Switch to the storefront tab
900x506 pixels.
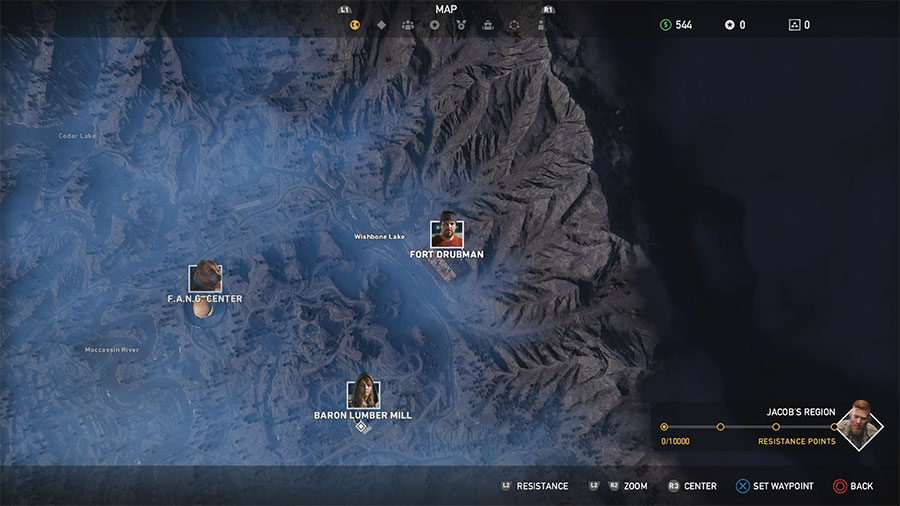click(488, 25)
